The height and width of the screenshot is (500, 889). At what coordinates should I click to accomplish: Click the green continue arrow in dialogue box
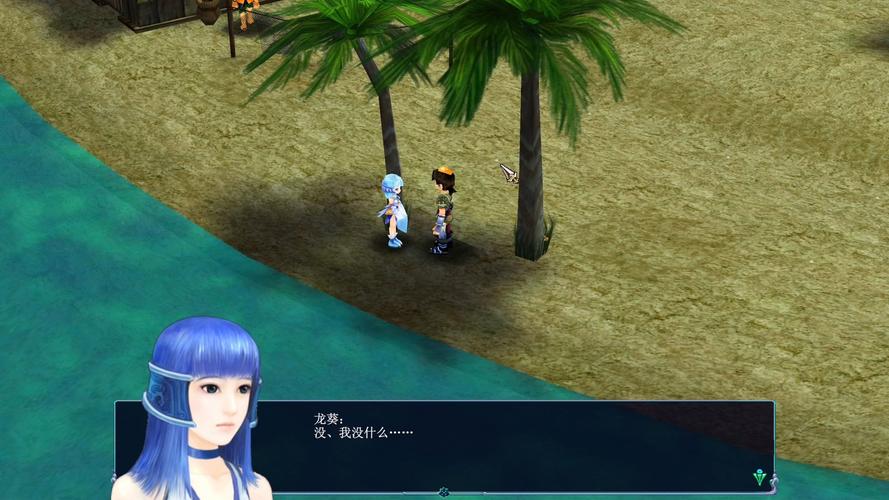760,477
